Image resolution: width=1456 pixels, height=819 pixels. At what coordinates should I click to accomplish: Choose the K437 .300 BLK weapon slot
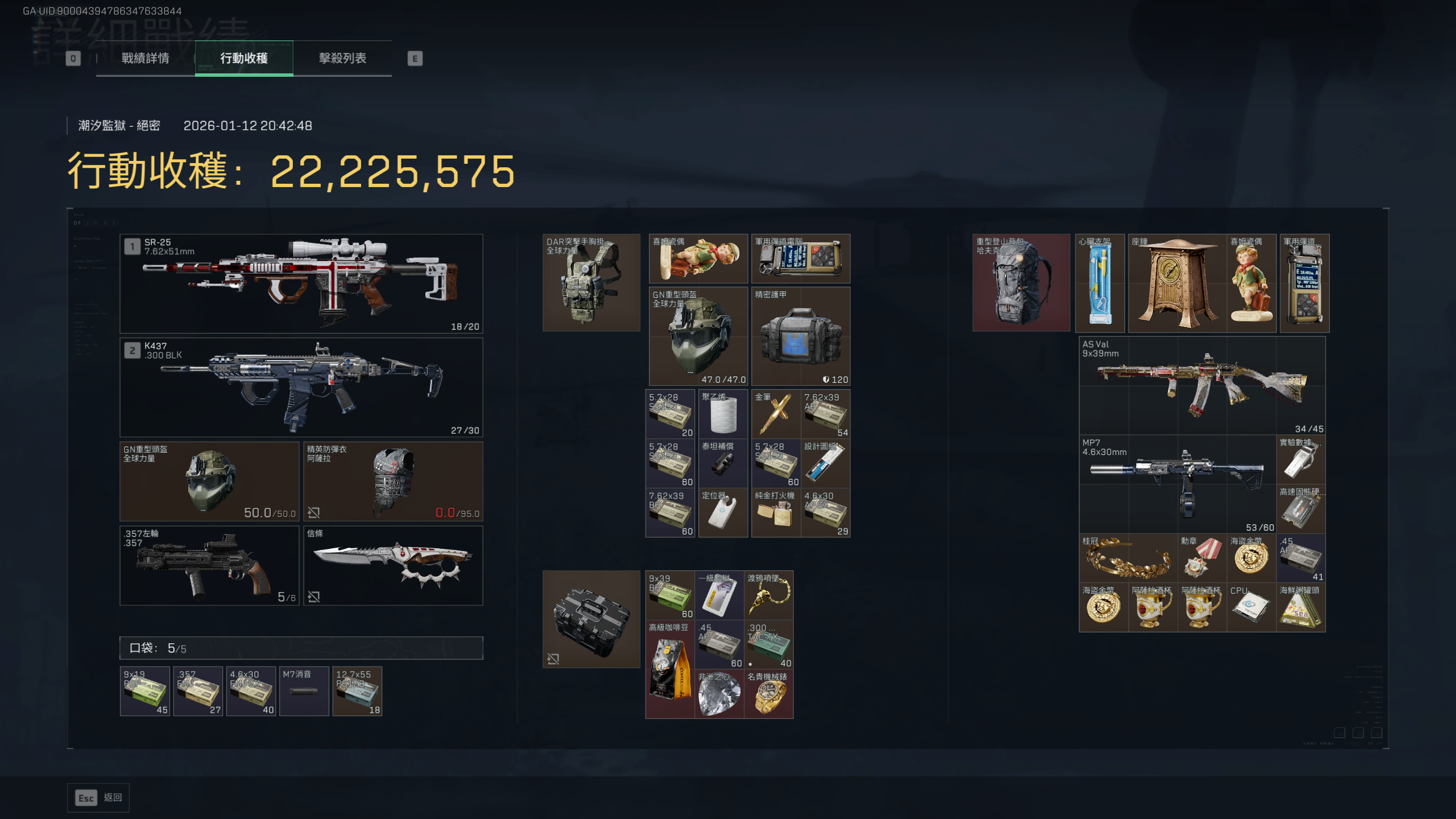pyautogui.click(x=301, y=387)
